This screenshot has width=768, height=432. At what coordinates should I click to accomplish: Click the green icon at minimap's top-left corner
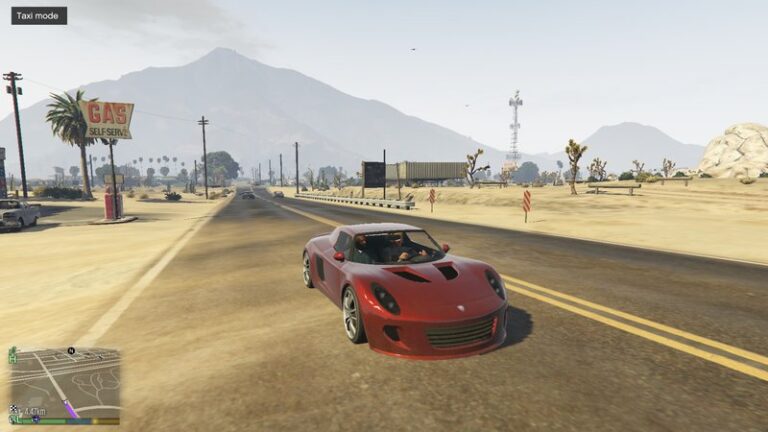tap(13, 355)
